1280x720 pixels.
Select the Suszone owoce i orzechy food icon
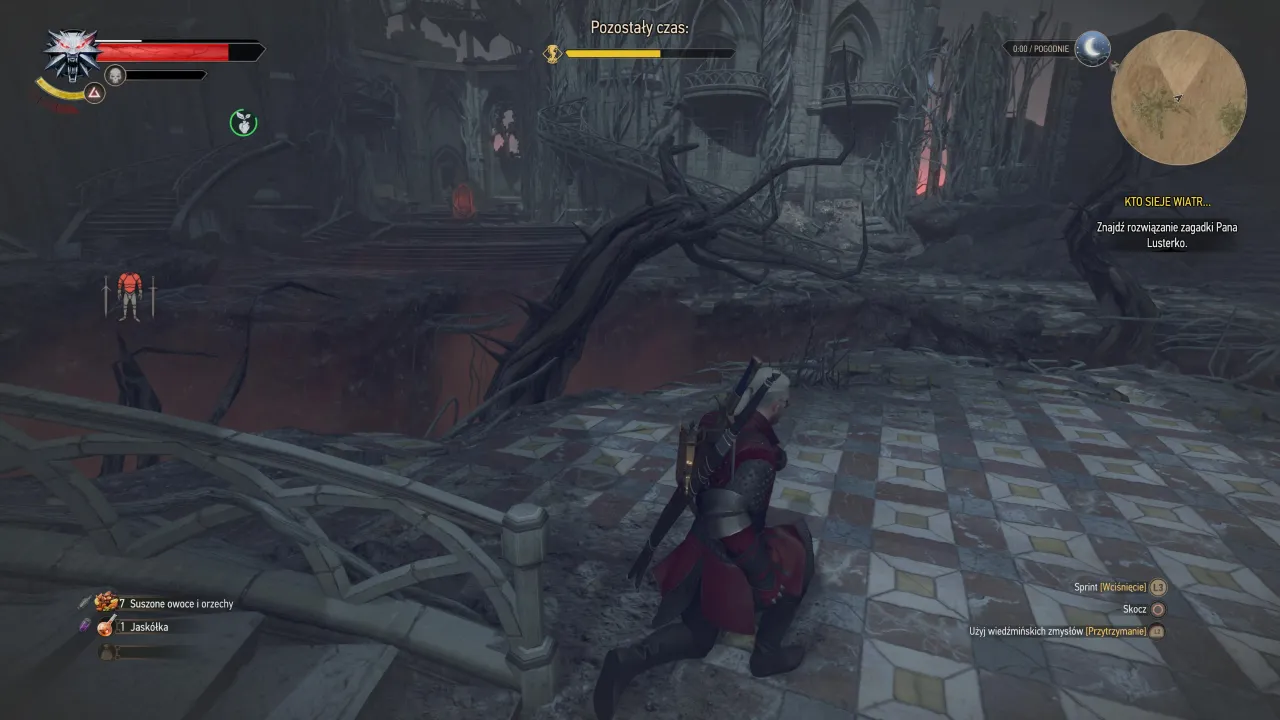(104, 601)
